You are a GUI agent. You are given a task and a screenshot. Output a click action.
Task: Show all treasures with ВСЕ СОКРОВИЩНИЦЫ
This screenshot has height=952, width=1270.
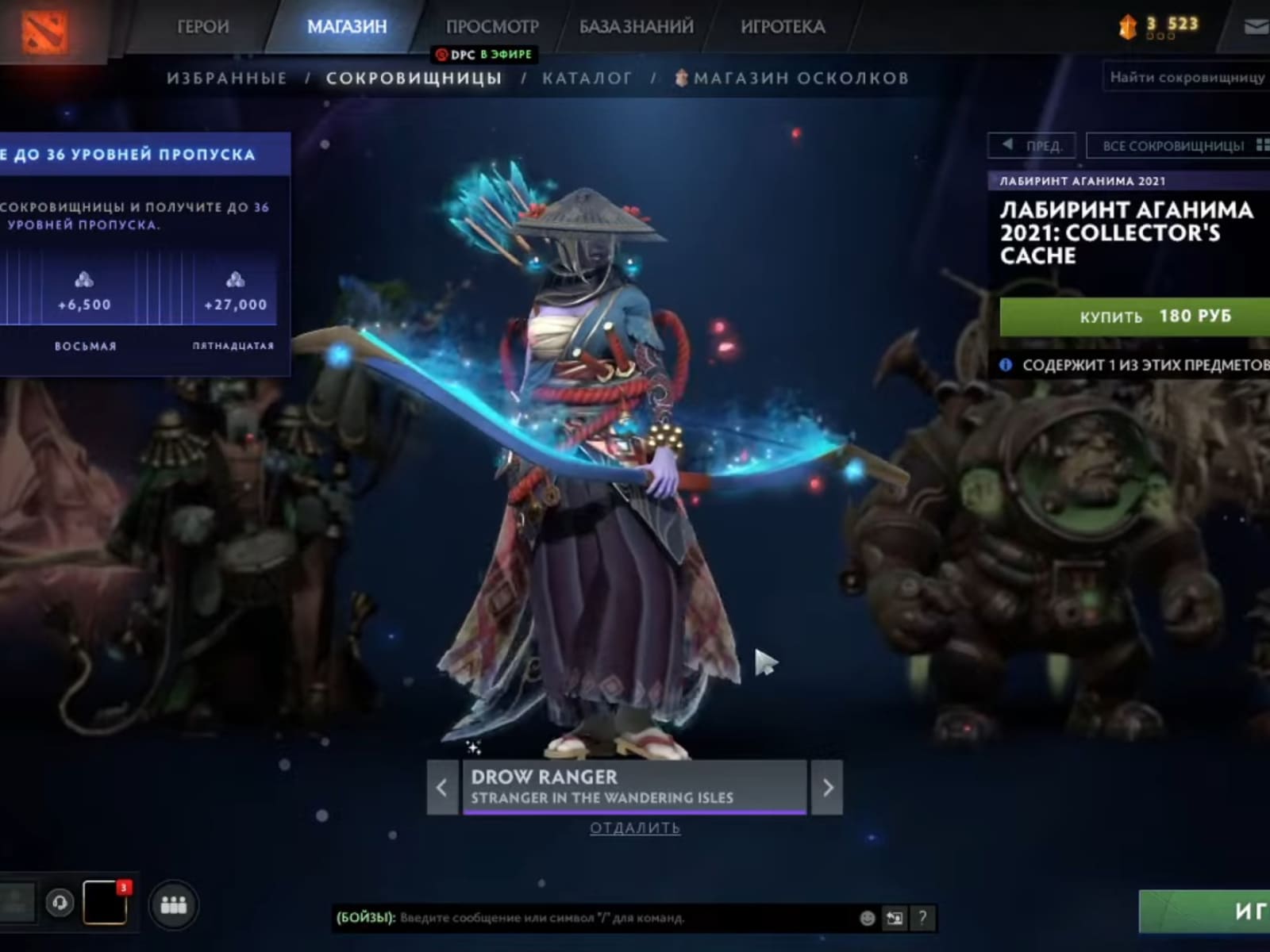point(1178,146)
